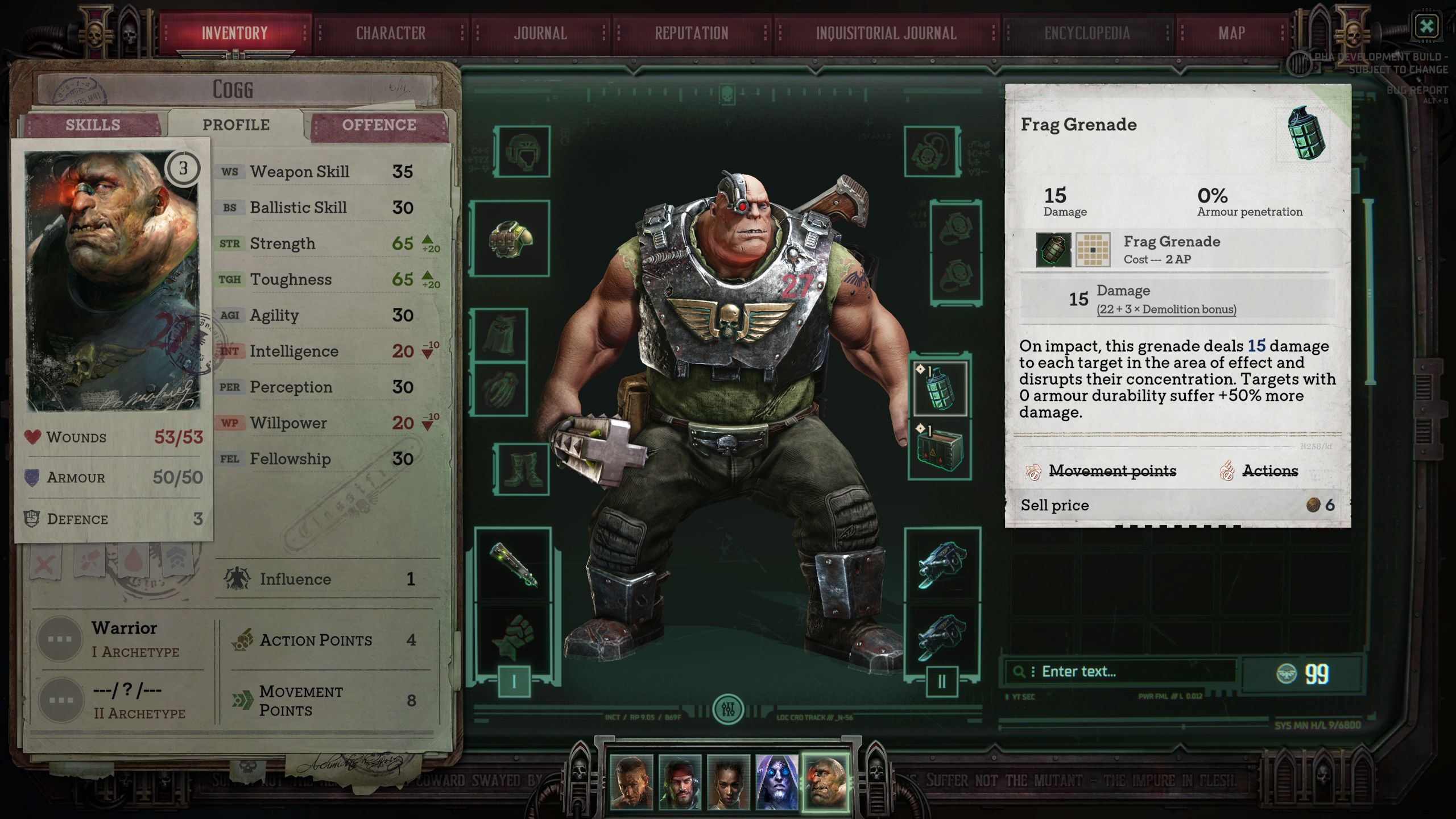Open the Encyclopedia tab
The height and width of the screenshot is (819, 1456).
tap(1087, 34)
